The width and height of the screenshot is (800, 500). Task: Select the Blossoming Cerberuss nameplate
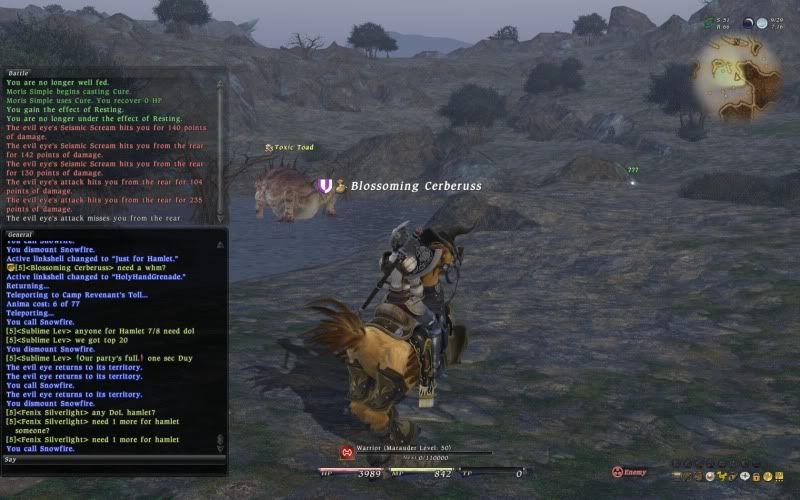tap(415, 186)
